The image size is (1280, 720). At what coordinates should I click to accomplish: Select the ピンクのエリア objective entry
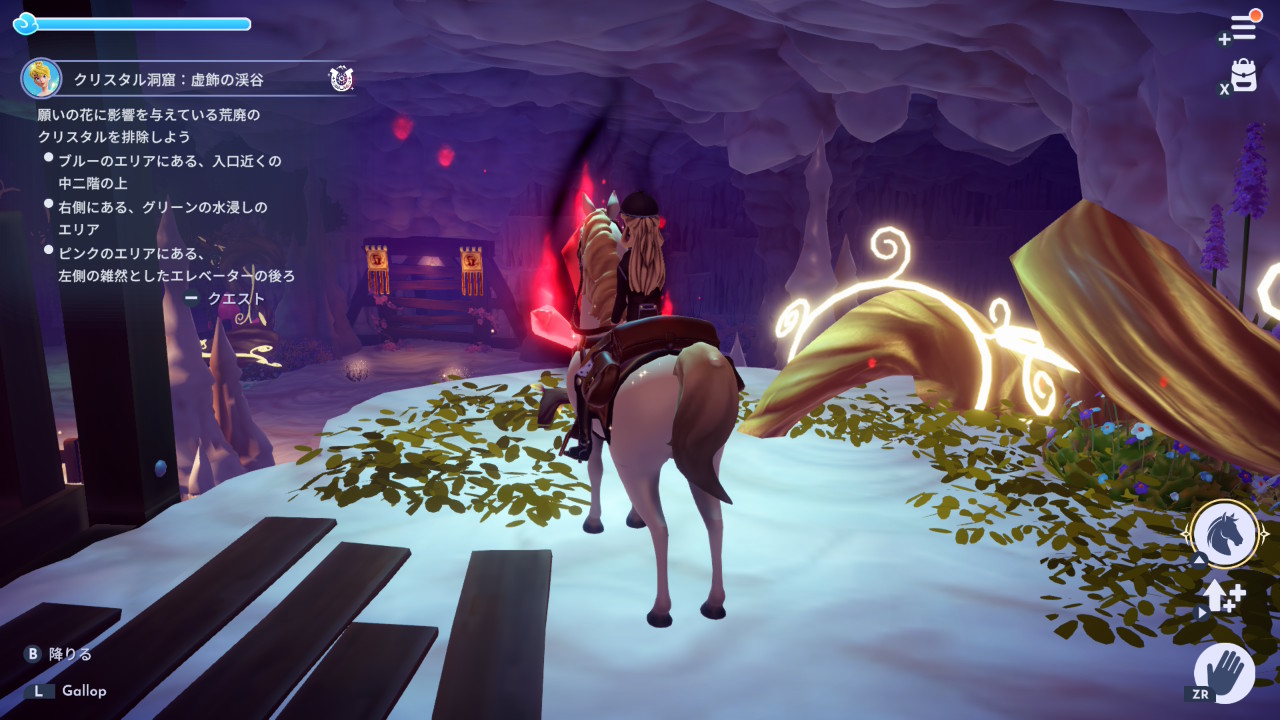[175, 264]
